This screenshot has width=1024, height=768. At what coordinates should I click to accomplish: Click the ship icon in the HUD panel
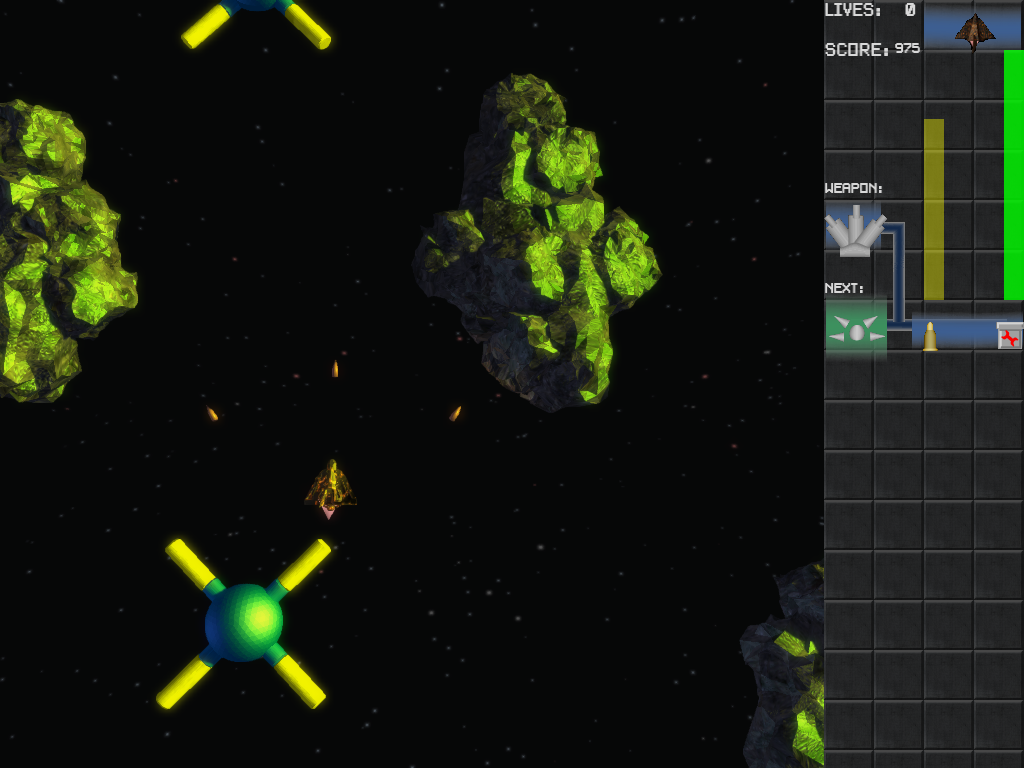click(974, 30)
